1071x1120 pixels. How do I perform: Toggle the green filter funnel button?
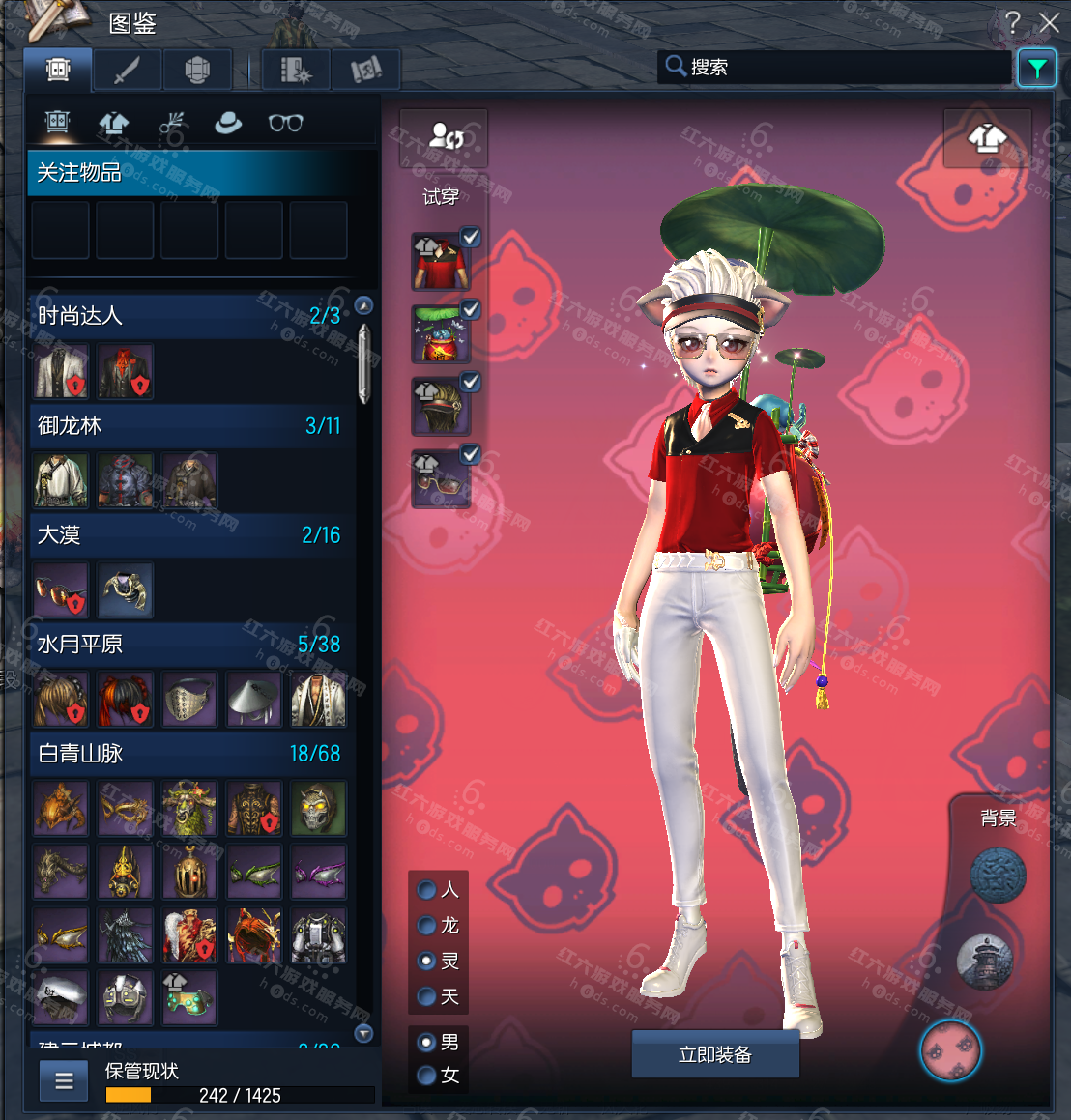pyautogui.click(x=1036, y=68)
